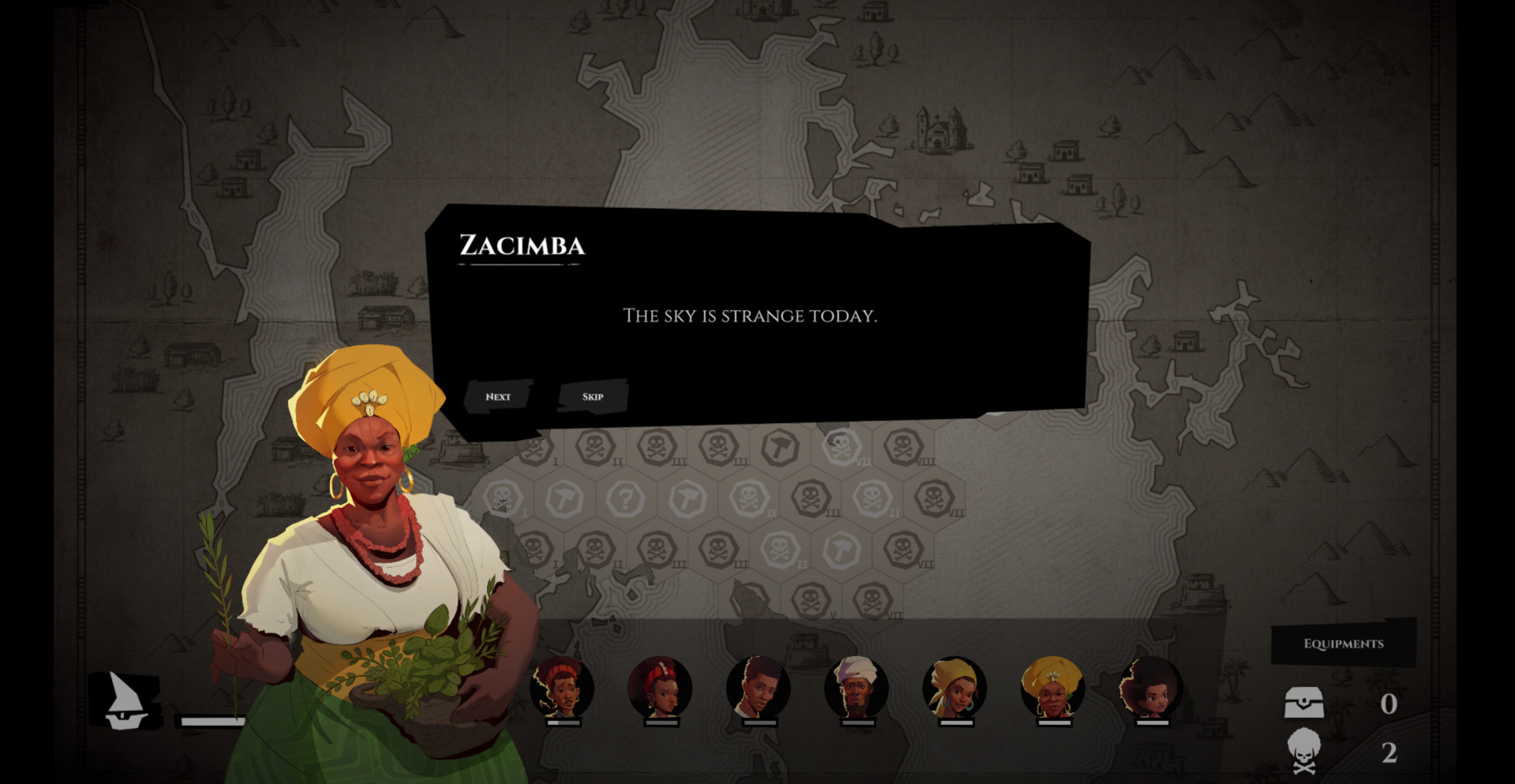Select the worried girl with red headband portrait
The width and height of the screenshot is (1515, 784).
pyautogui.click(x=561, y=688)
